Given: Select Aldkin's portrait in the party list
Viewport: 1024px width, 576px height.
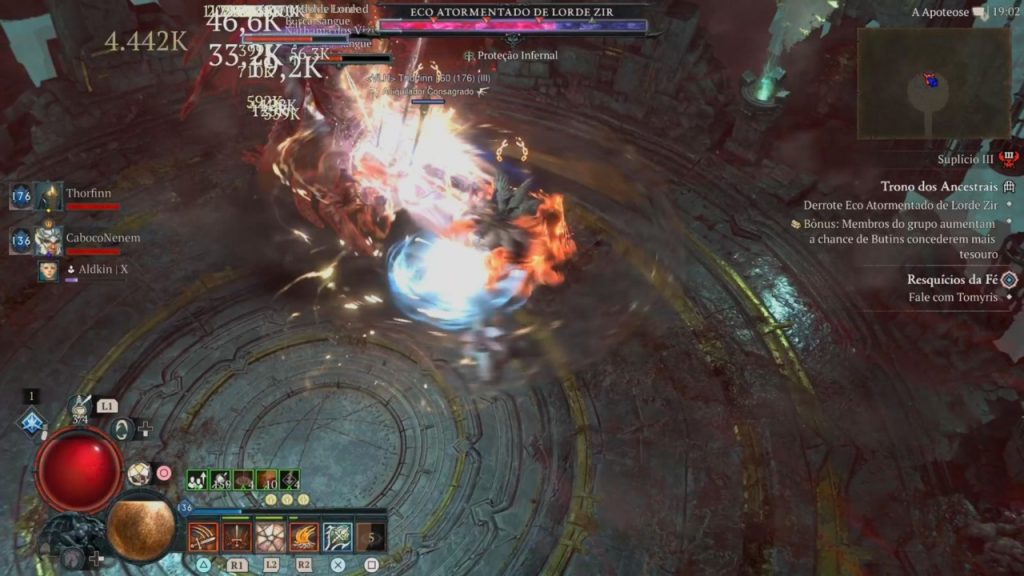Looking at the screenshot, I should coord(48,270).
